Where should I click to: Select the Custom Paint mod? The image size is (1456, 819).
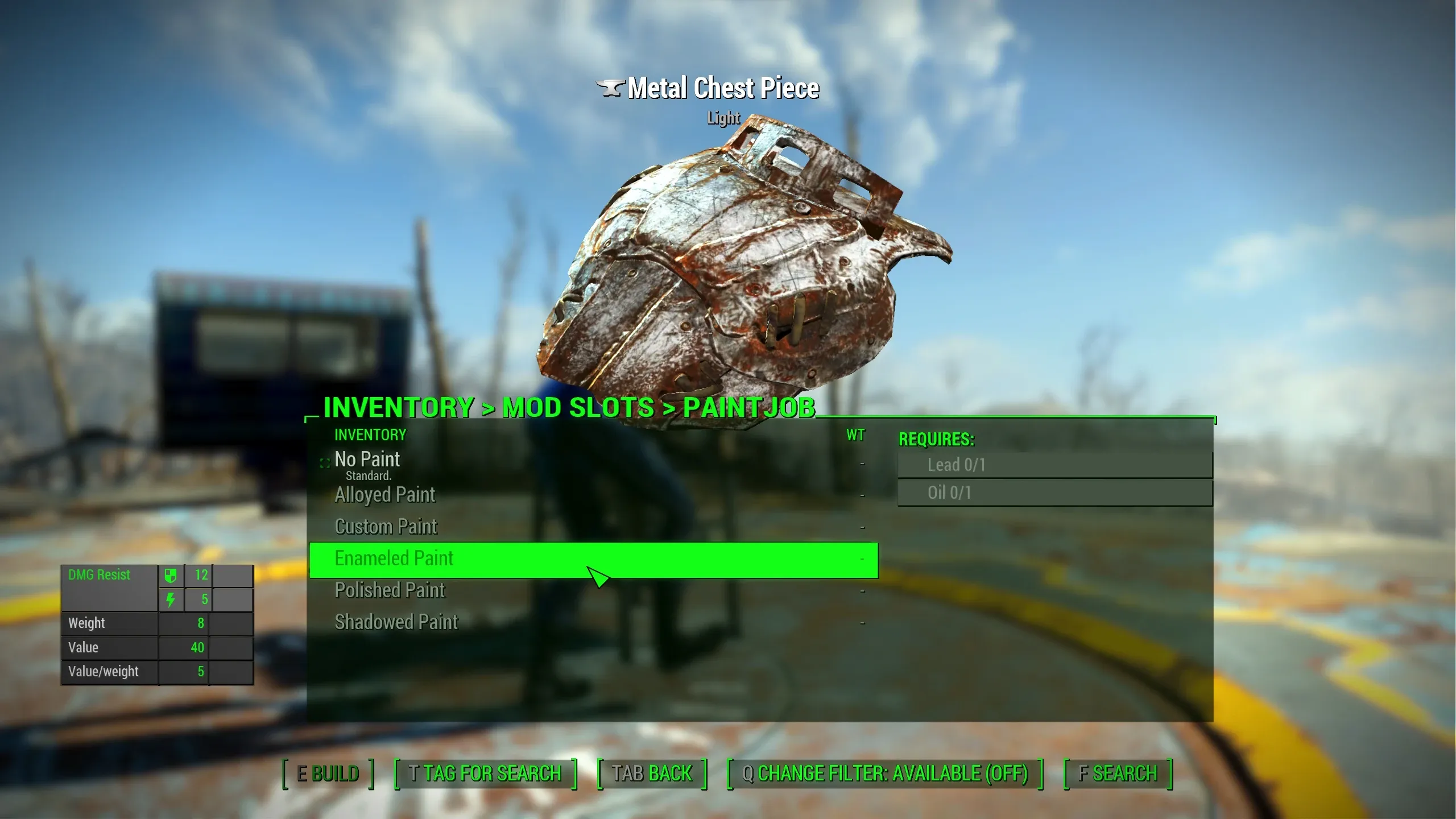(386, 527)
